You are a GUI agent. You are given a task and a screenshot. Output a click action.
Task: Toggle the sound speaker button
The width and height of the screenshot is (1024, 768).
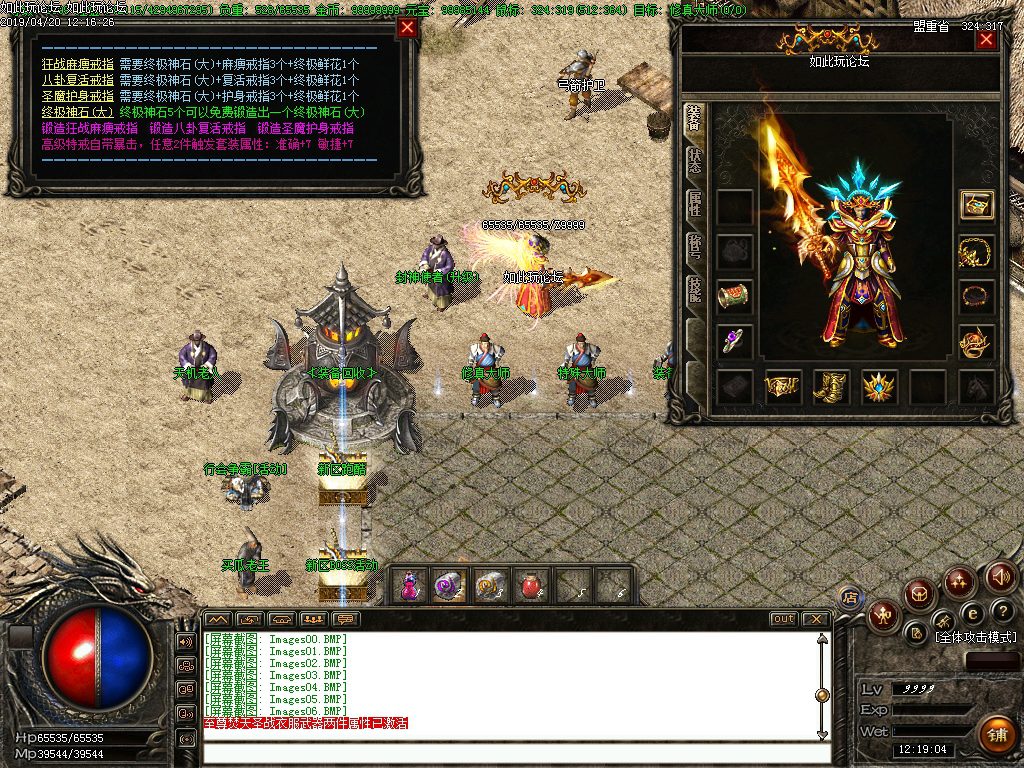click(1001, 576)
